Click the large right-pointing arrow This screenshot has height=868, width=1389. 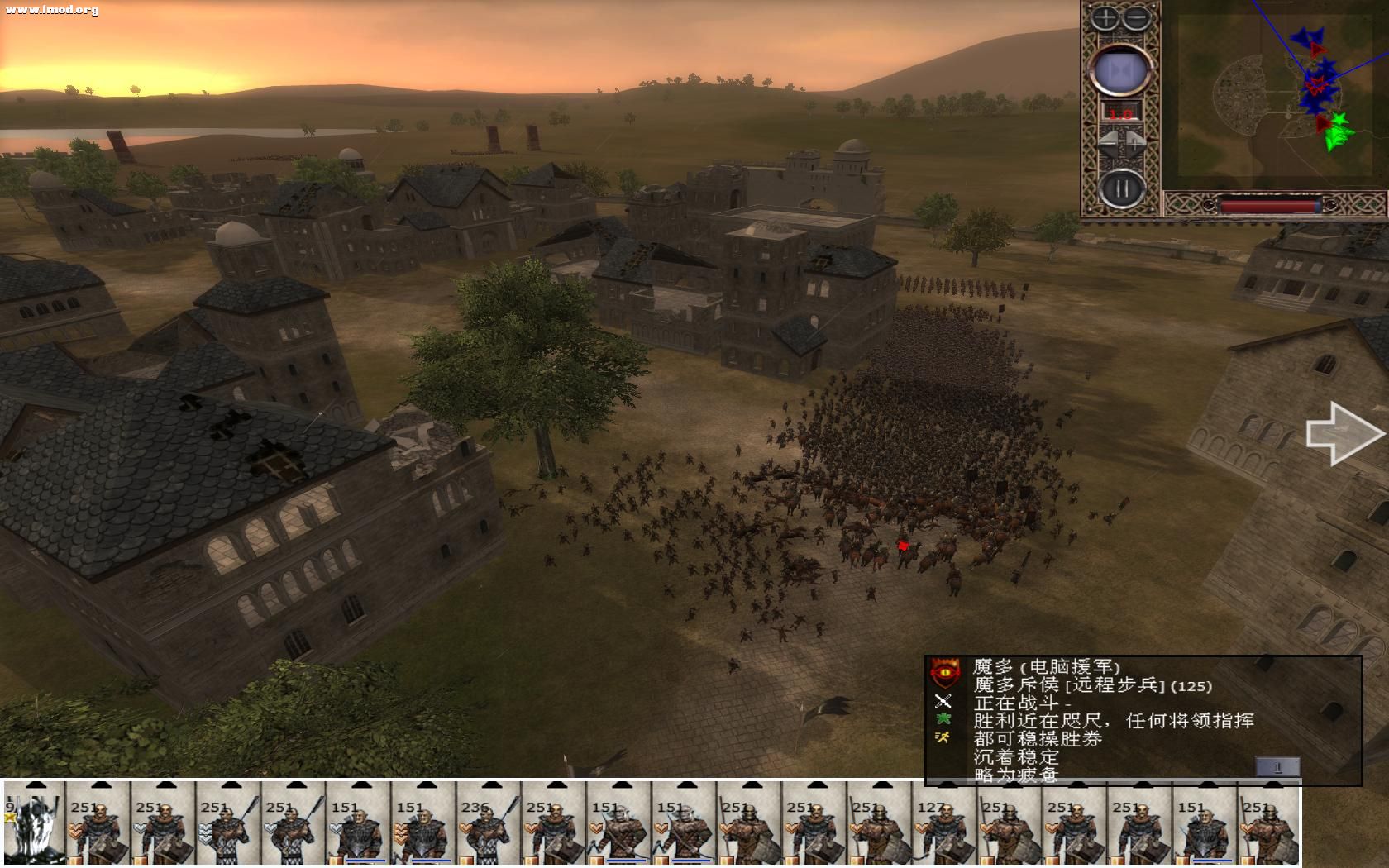pos(1343,433)
